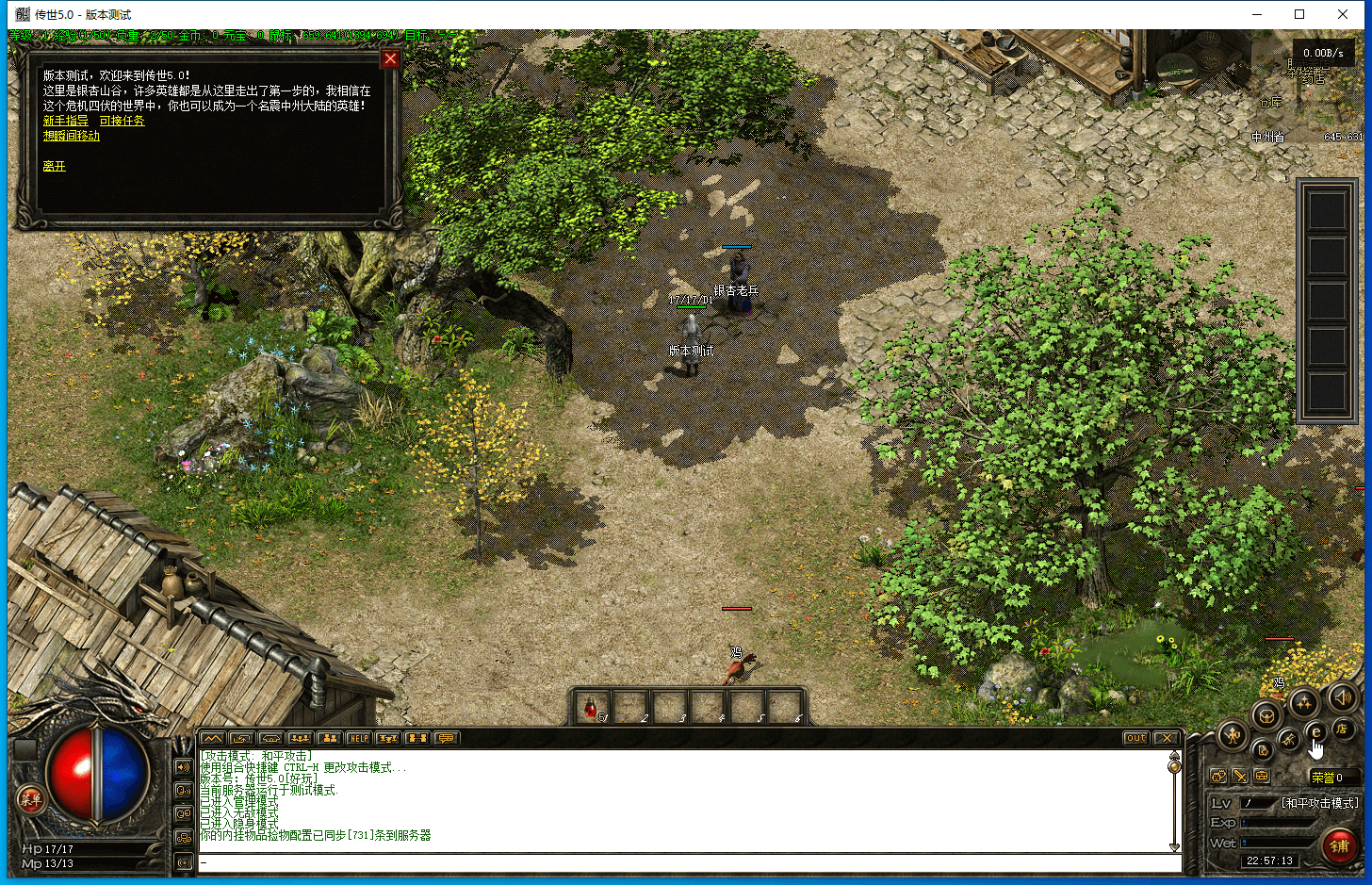This screenshot has width=1372, height=885.
Task: Click the speech bubble chat button
Action: coord(446,738)
